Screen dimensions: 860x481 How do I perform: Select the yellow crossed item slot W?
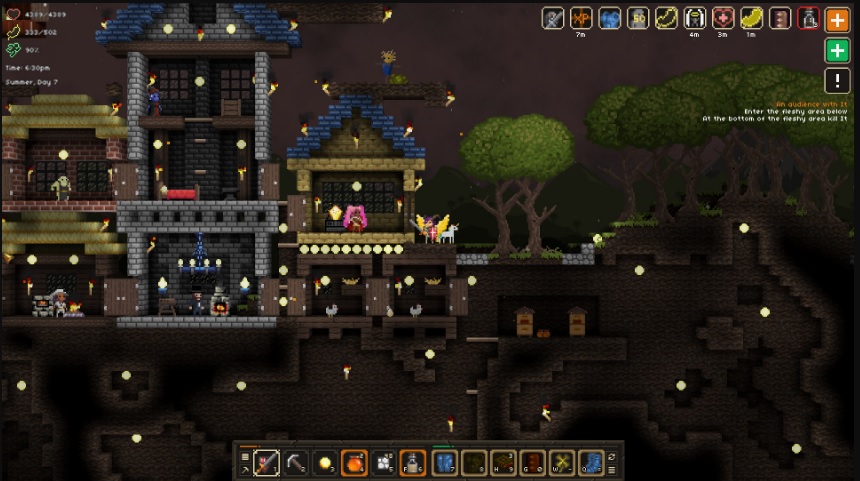coord(561,462)
